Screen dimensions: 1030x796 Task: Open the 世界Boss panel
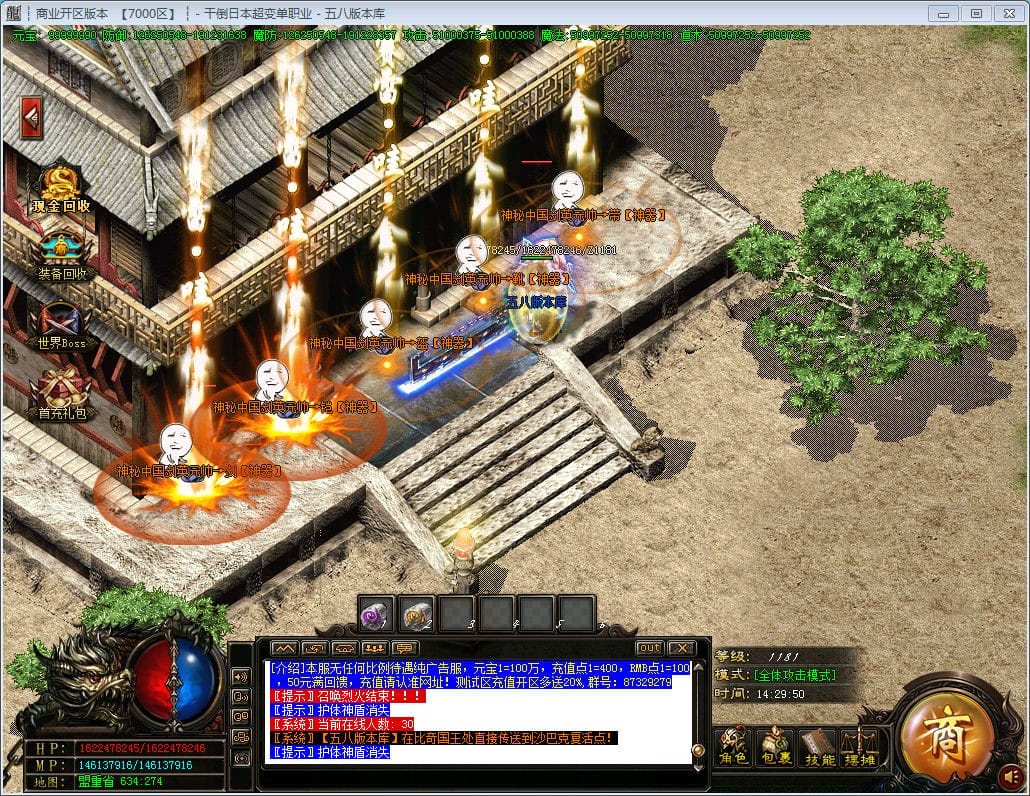[x=61, y=327]
